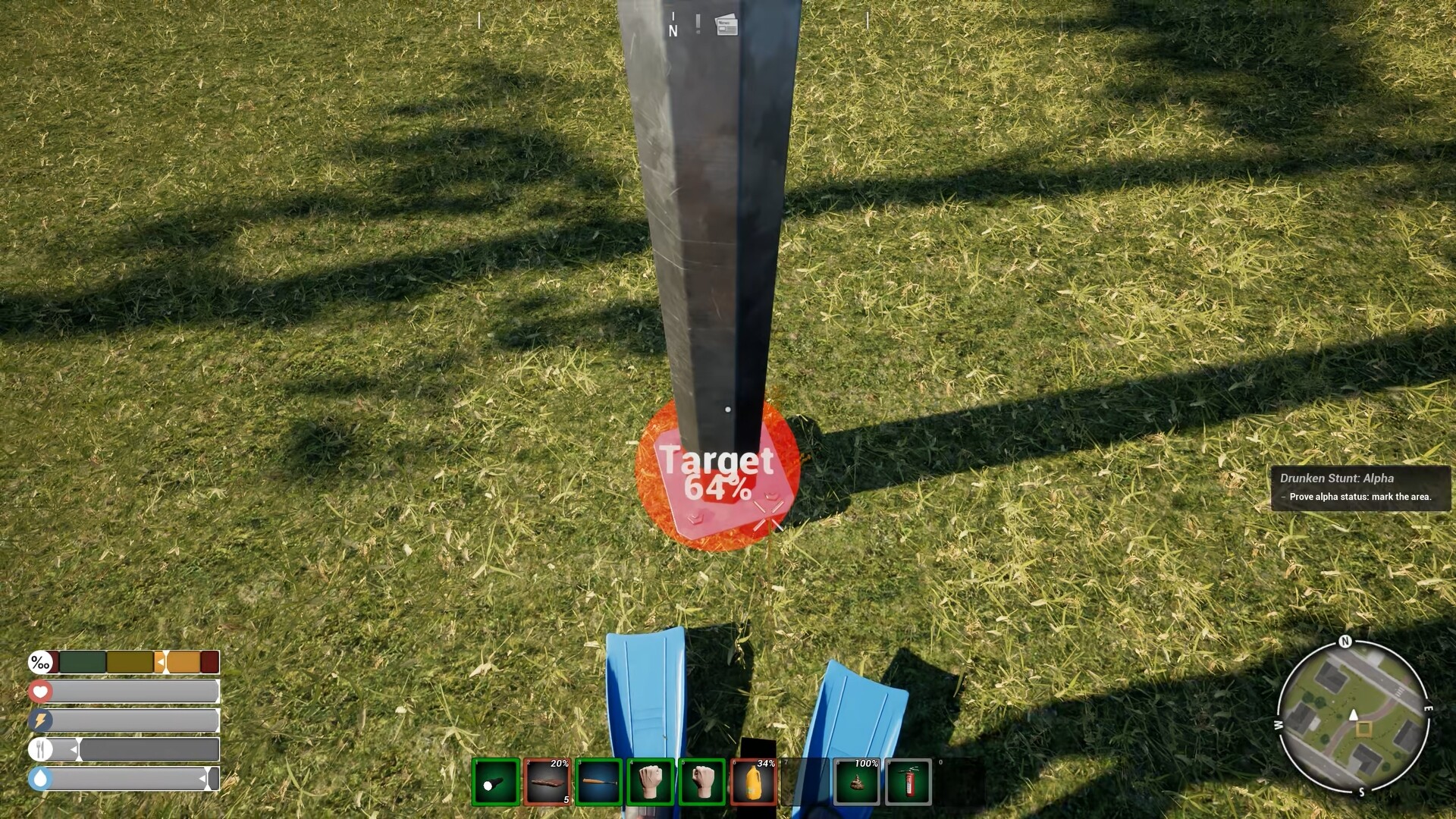Select the wooden plank slot showing 20%
Image resolution: width=1456 pixels, height=819 pixels.
[548, 782]
